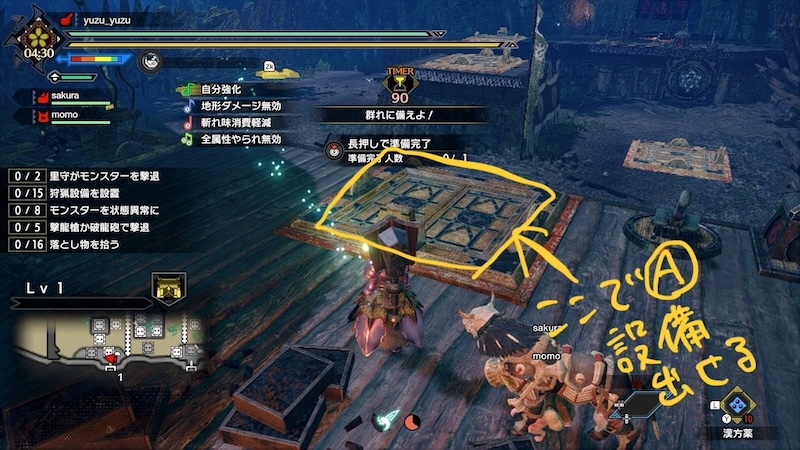
Task: Open the stronghold minimap
Action: click(110, 338)
